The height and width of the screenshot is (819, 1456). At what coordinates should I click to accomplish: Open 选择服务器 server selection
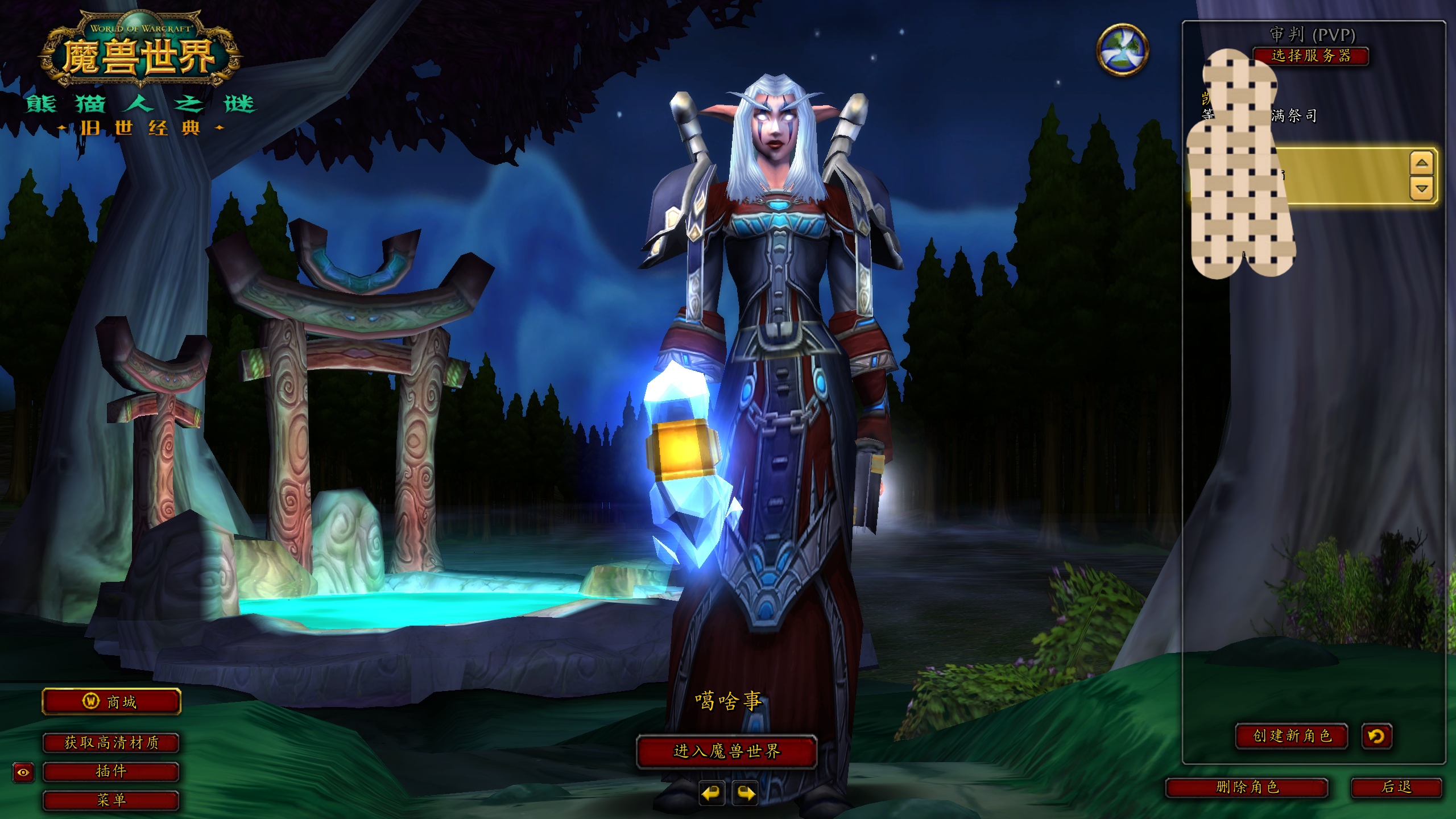[1310, 56]
